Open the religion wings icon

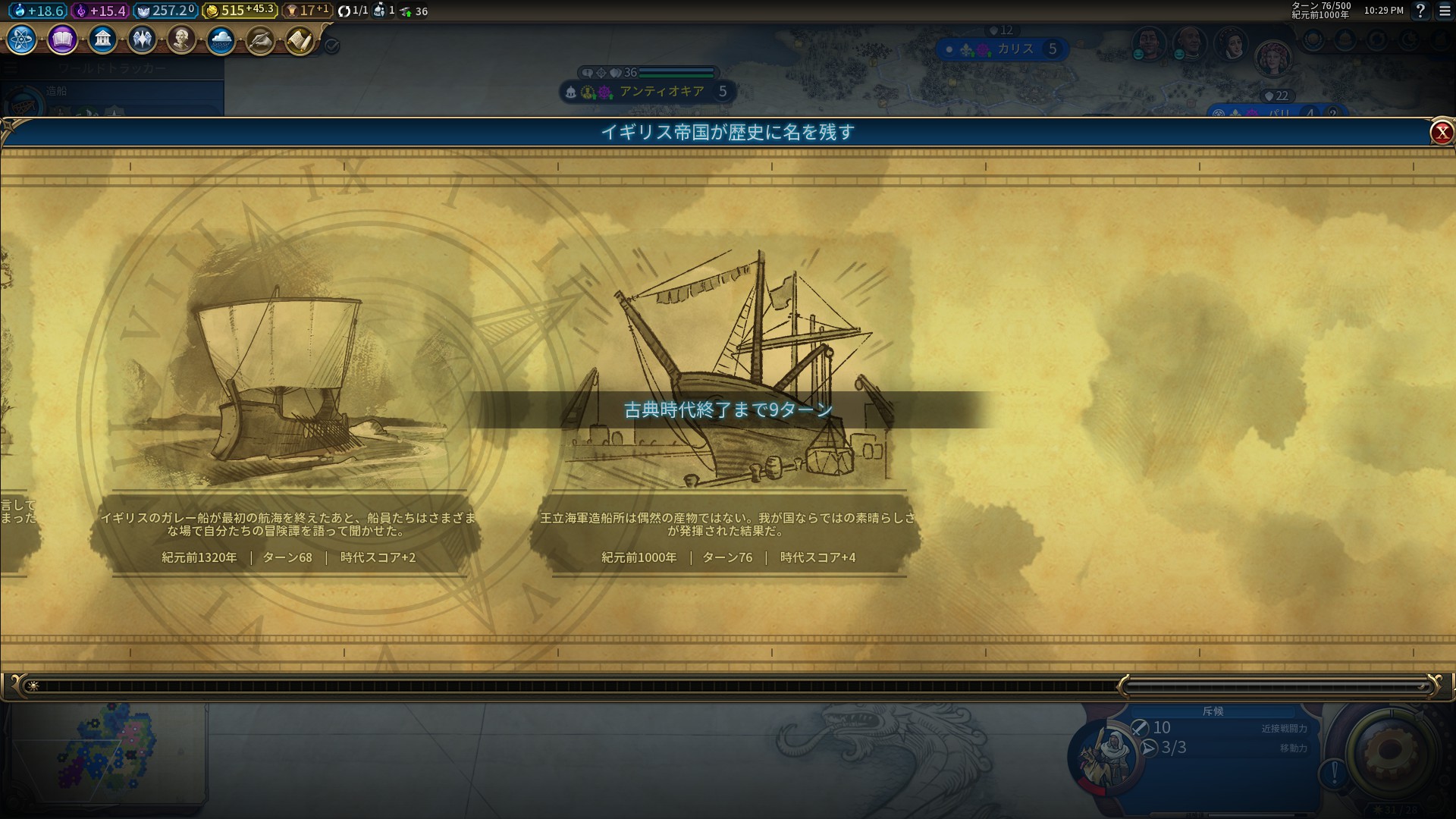coord(142,39)
